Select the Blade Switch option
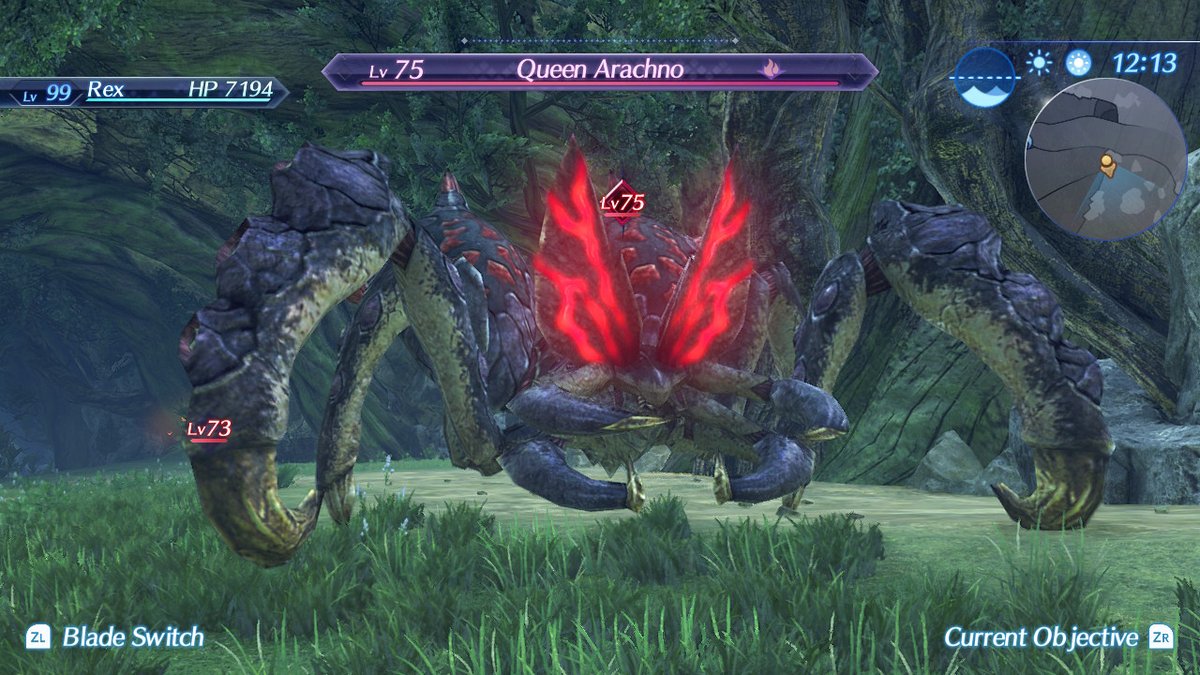This screenshot has width=1200, height=675. [x=115, y=637]
